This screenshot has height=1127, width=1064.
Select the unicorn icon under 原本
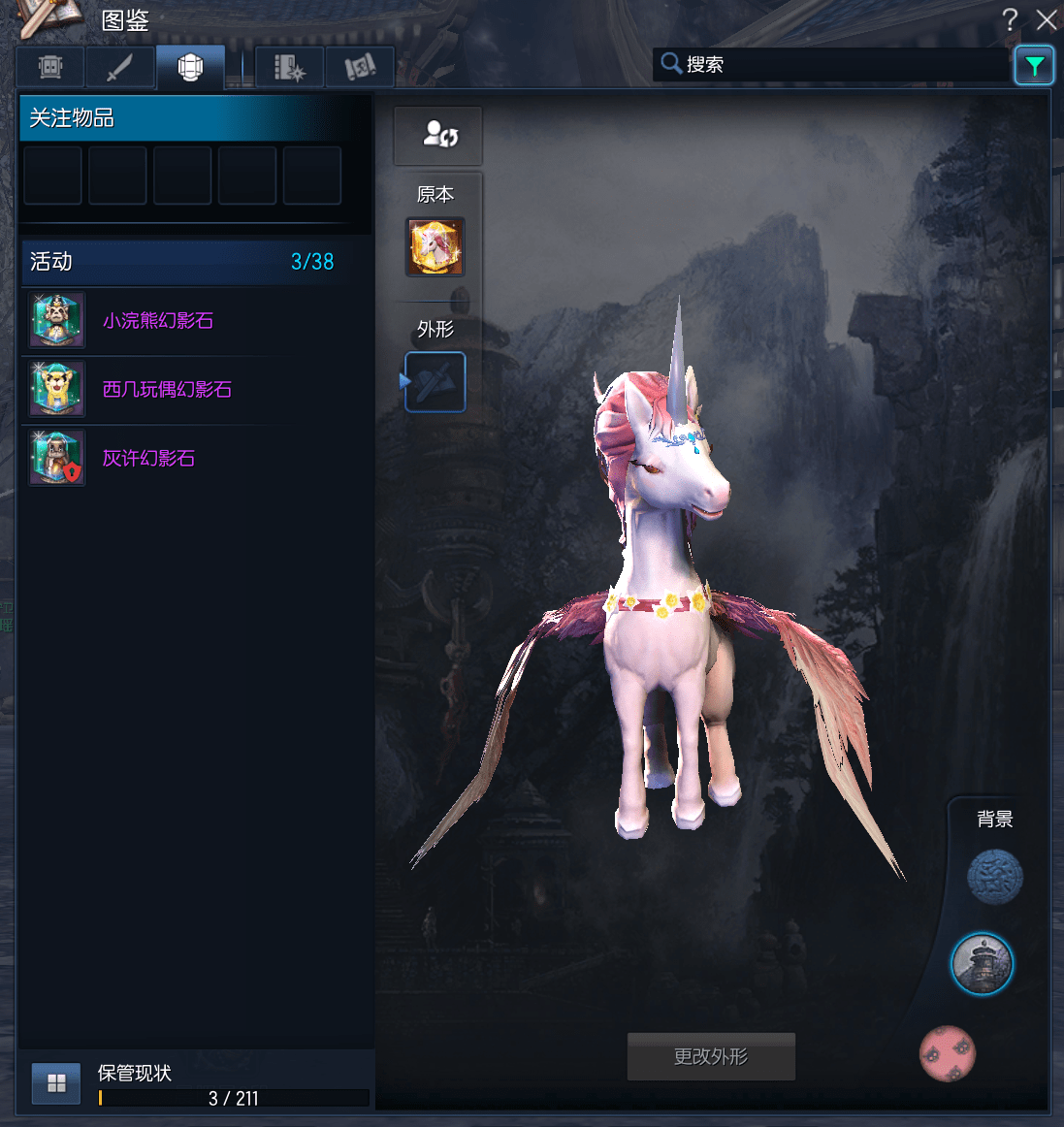click(435, 246)
